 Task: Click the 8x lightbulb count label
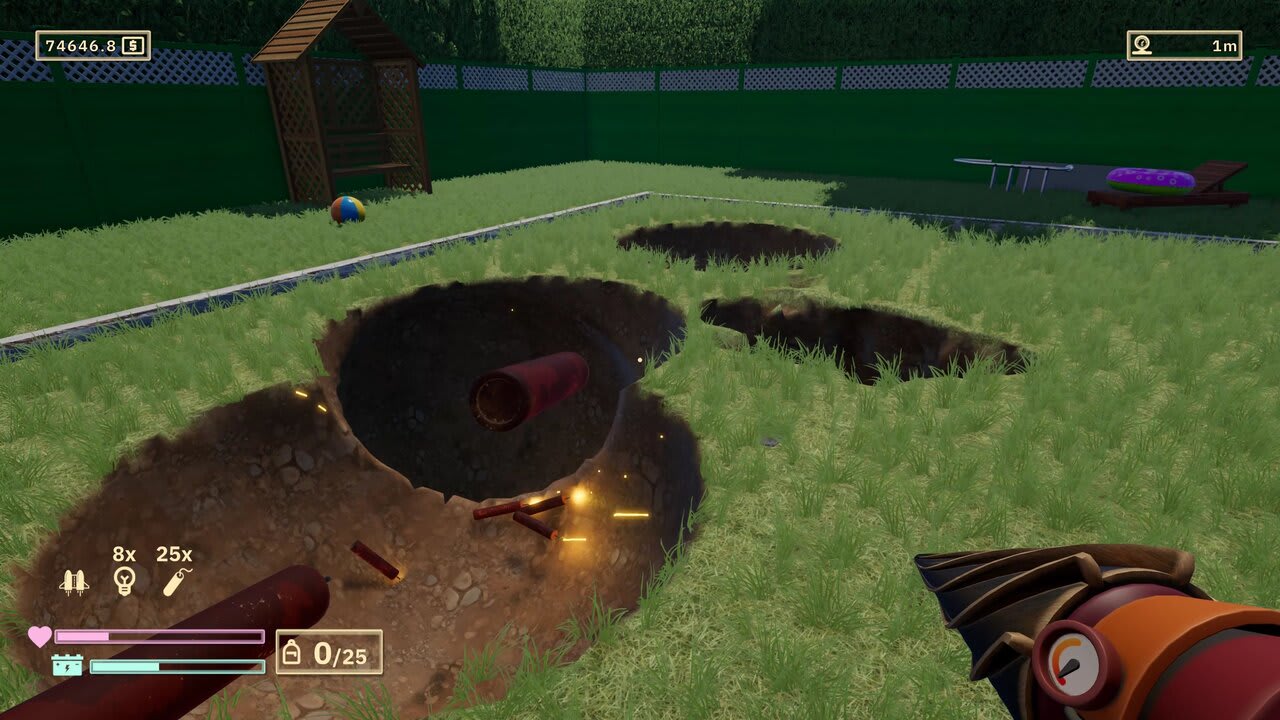tap(122, 551)
